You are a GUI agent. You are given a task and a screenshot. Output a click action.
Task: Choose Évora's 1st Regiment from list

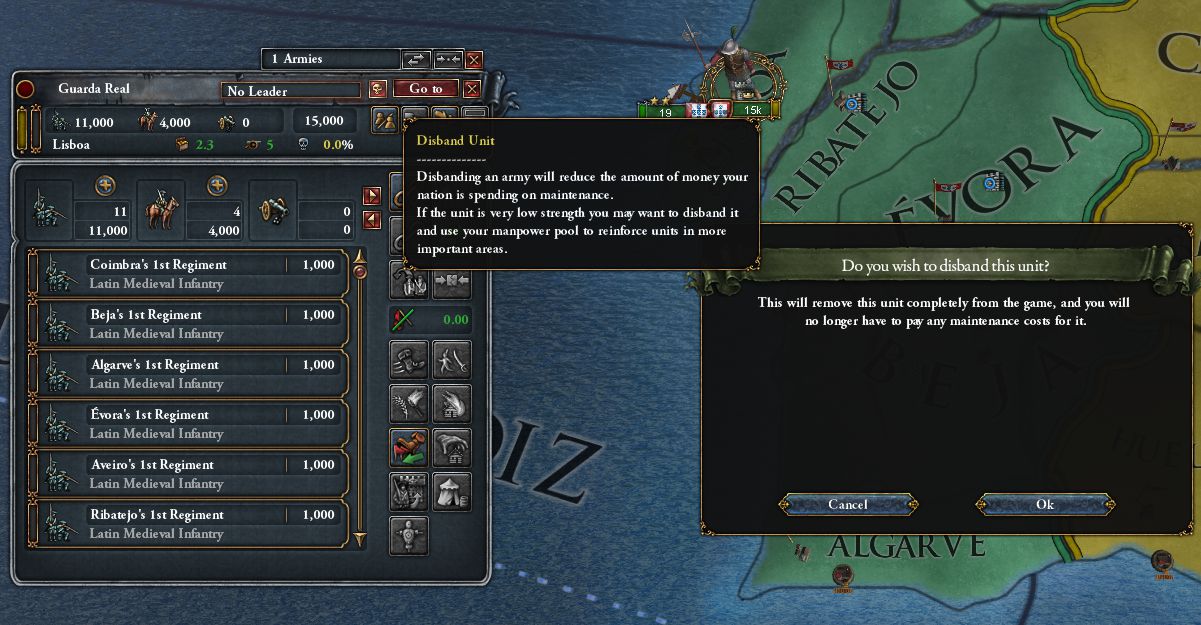(x=188, y=424)
